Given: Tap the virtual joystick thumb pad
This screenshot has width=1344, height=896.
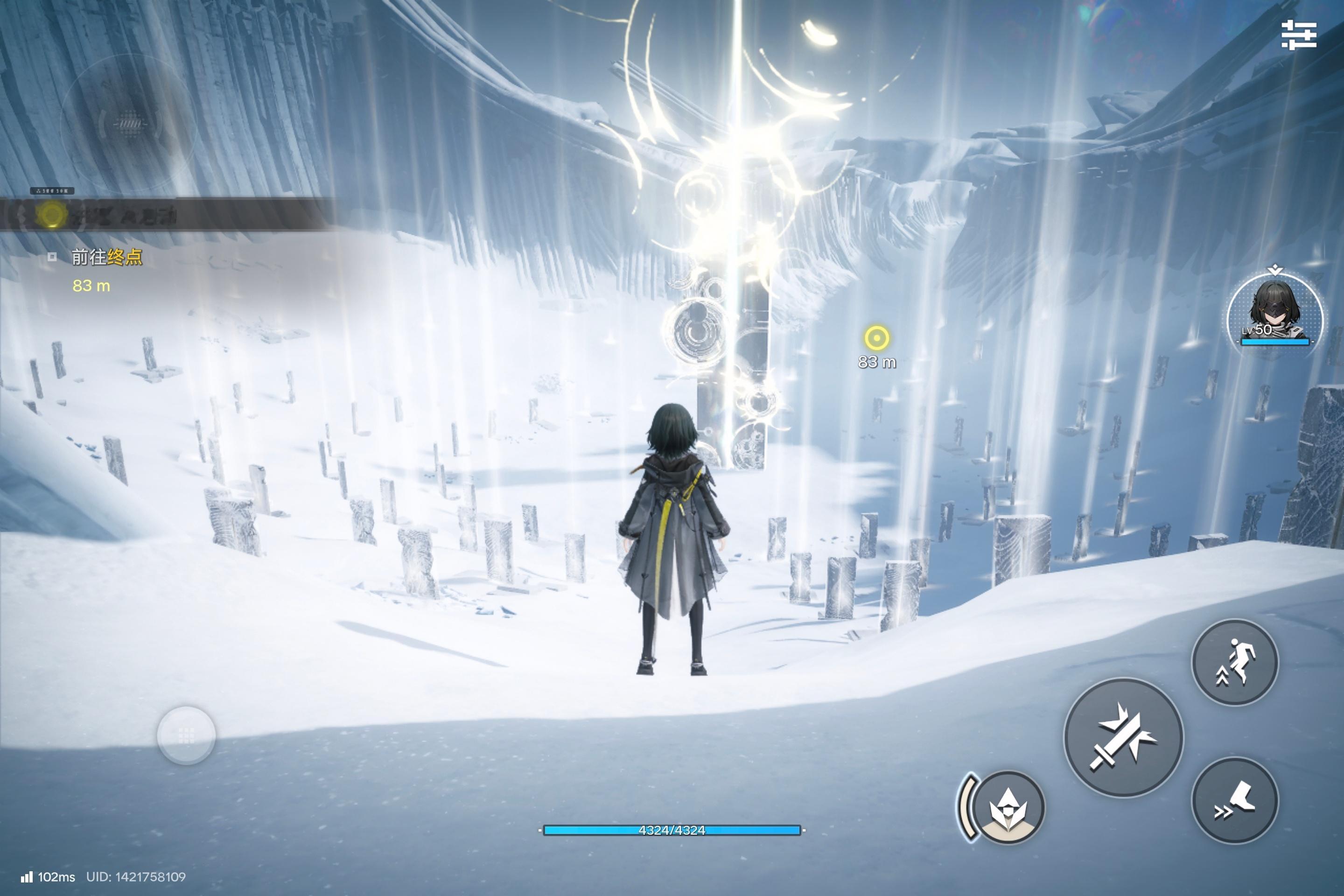Looking at the screenshot, I should 186,735.
